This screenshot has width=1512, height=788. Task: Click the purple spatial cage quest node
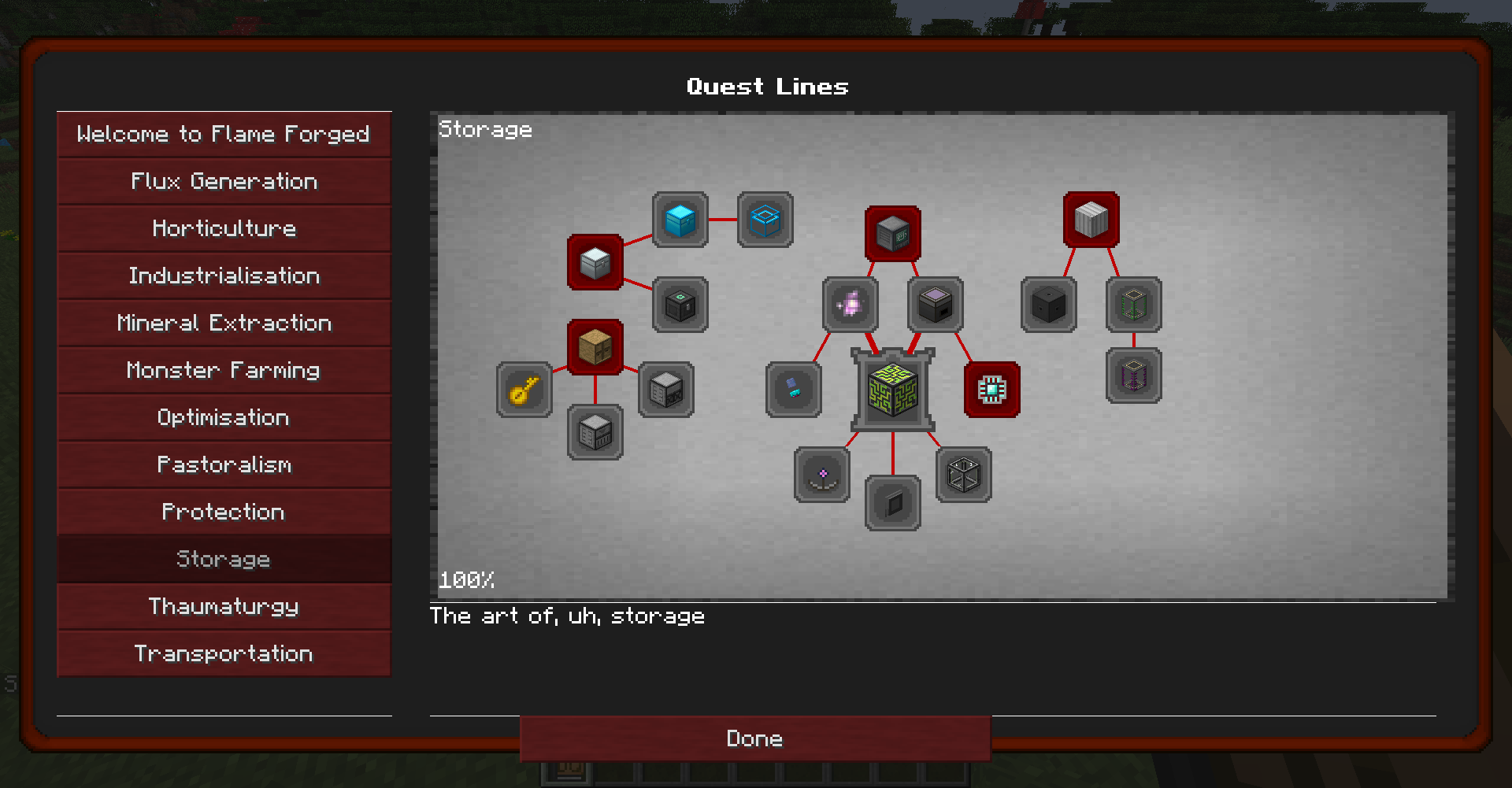(x=1133, y=376)
